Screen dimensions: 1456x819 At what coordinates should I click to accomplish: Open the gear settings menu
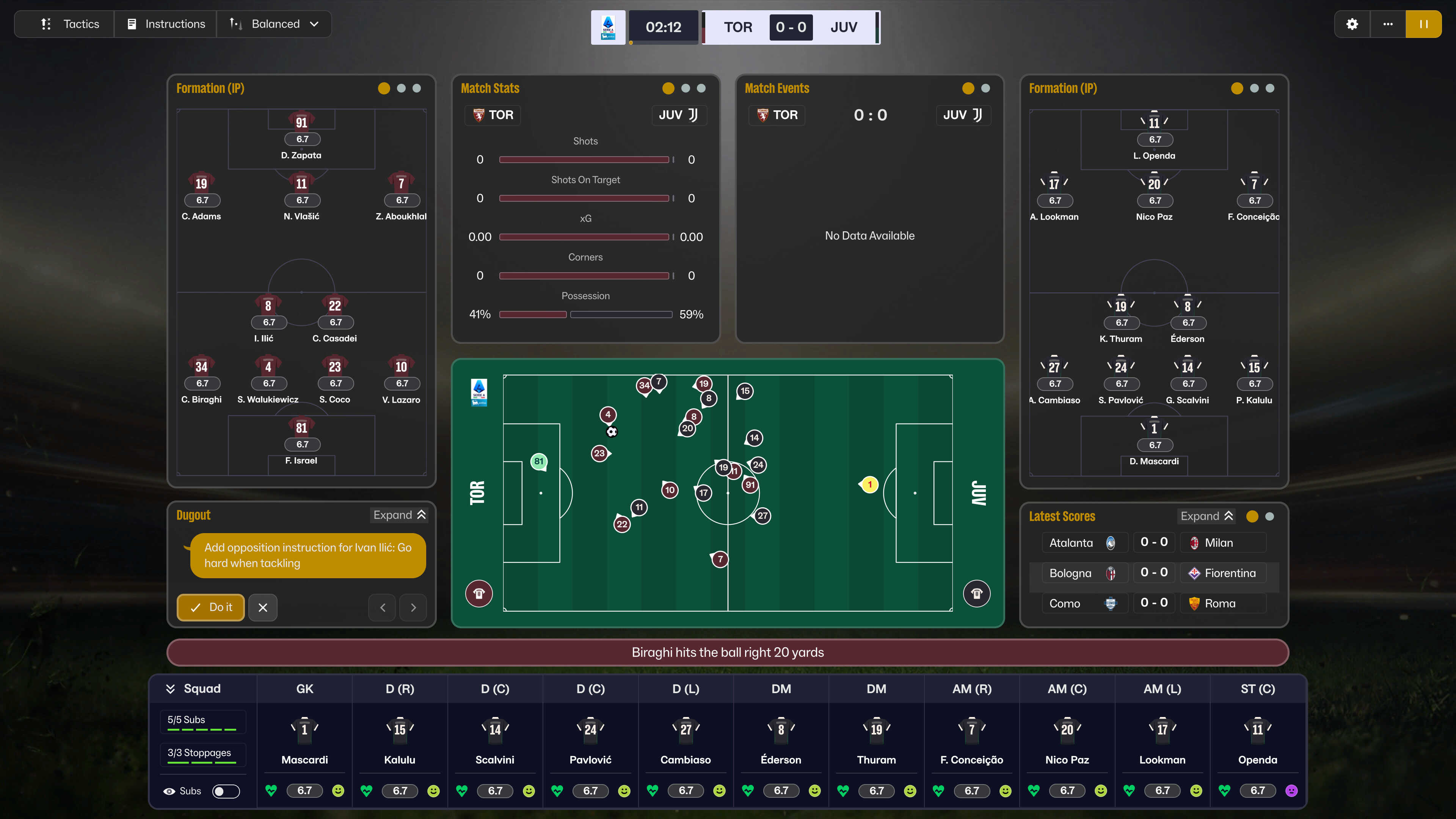pyautogui.click(x=1352, y=24)
